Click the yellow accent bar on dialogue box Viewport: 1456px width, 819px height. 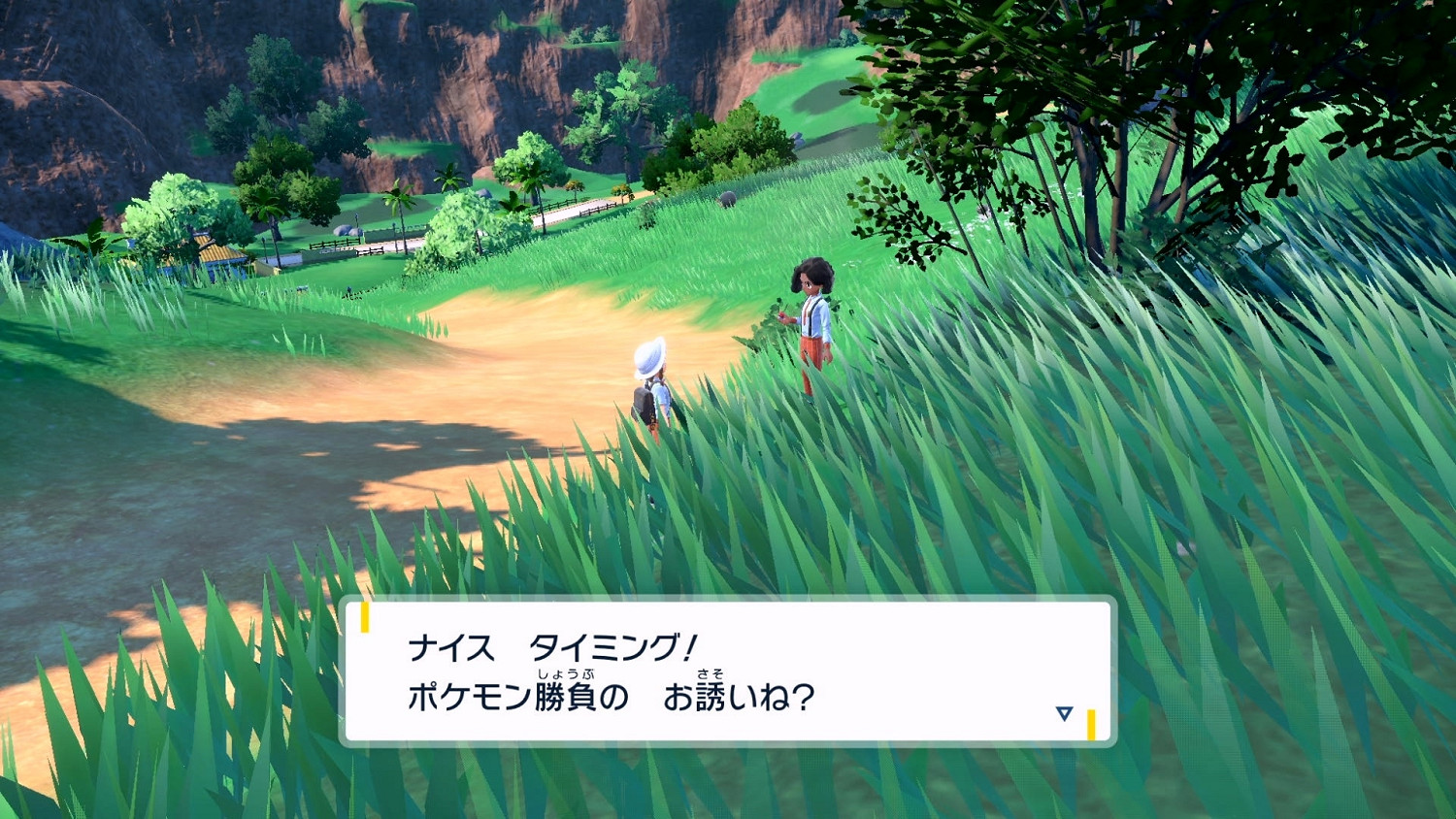tap(366, 615)
